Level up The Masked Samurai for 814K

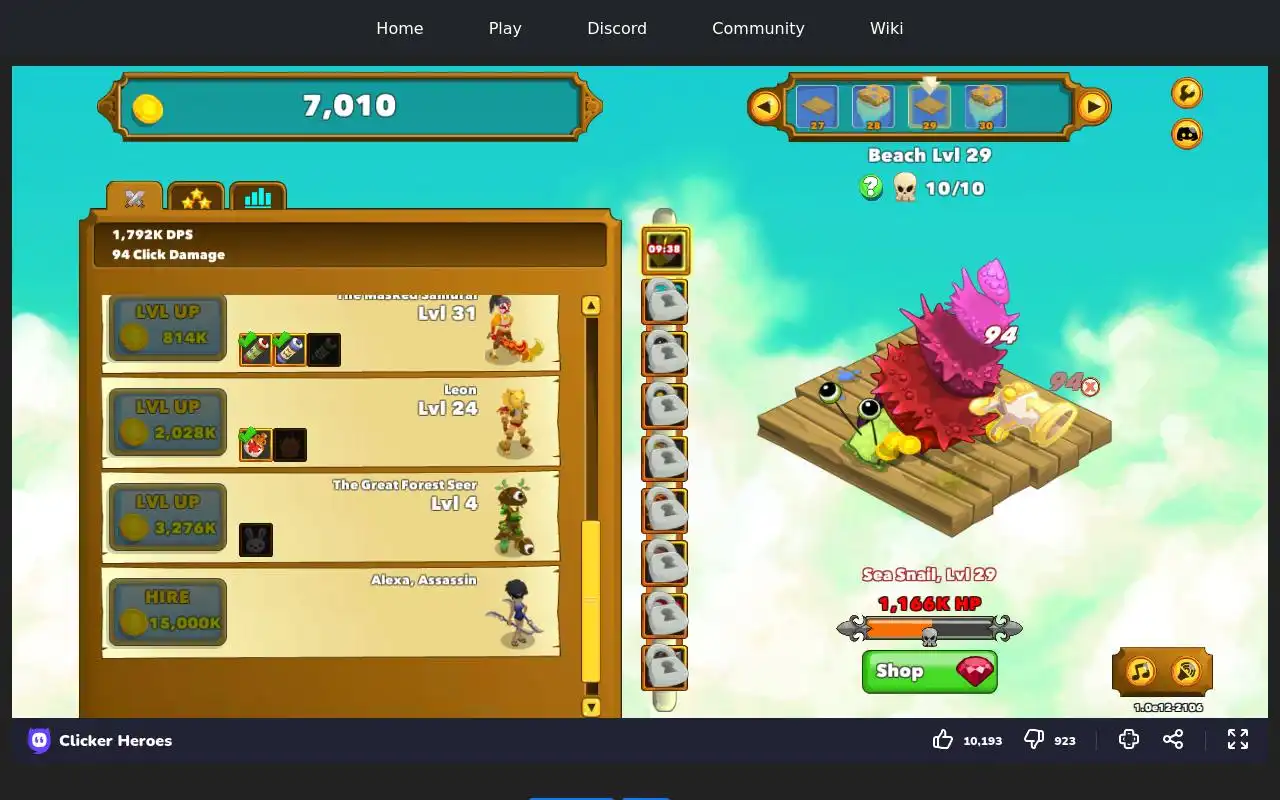pos(167,327)
